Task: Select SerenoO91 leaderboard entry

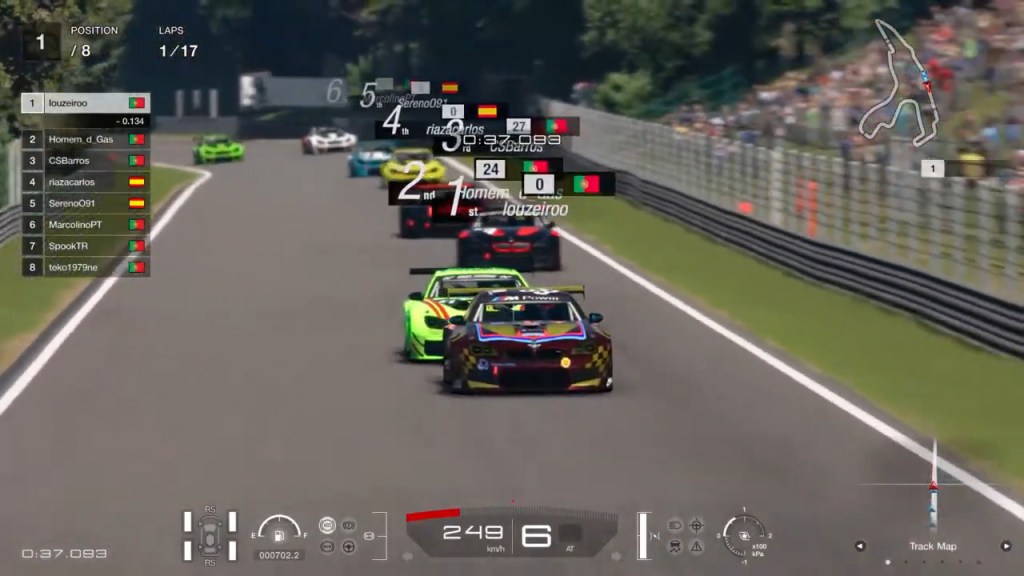Action: (x=86, y=203)
